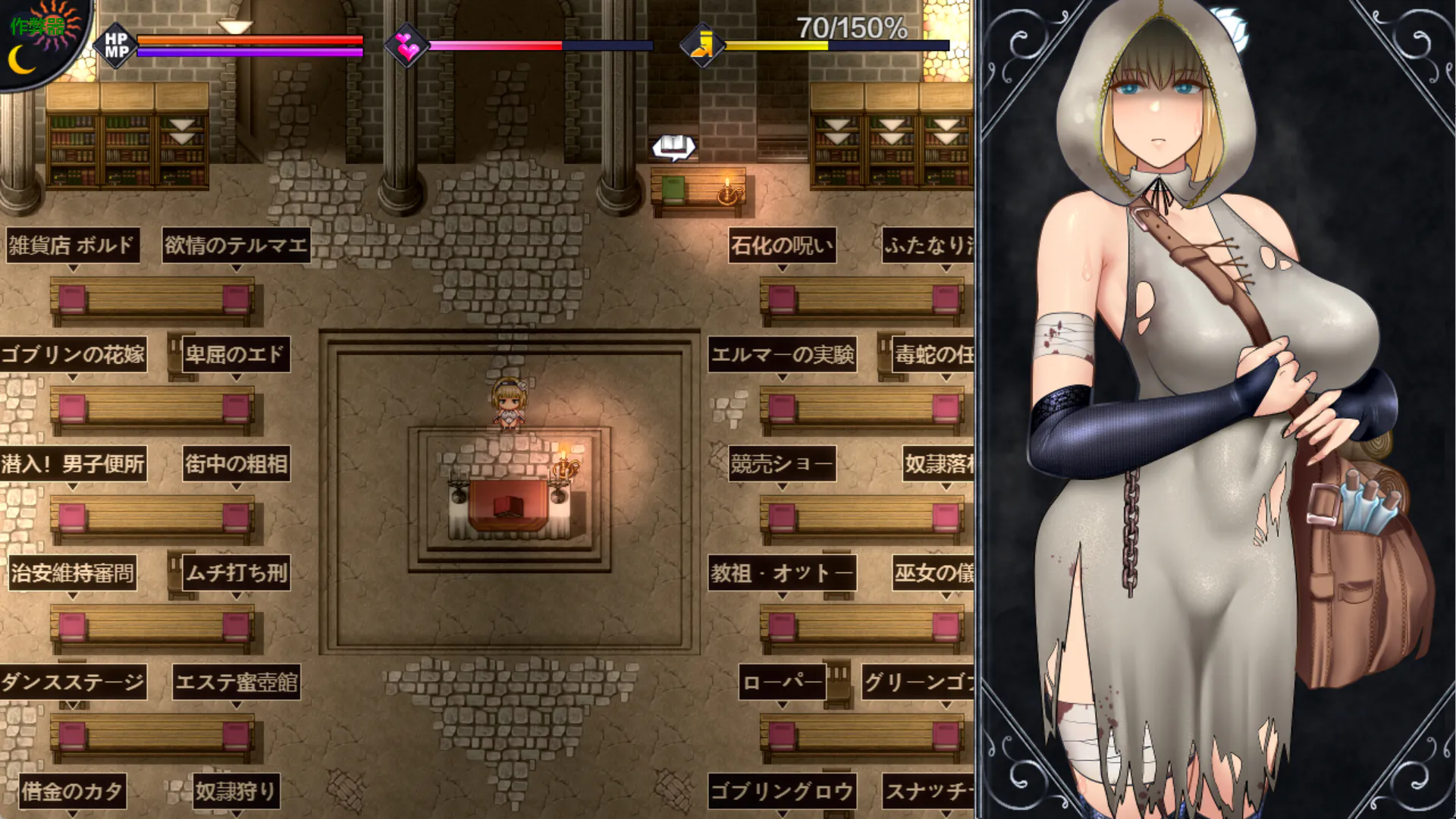Choose the 石化の呪い scene label
Image resolution: width=1456 pixels, height=819 pixels.
coord(782,246)
